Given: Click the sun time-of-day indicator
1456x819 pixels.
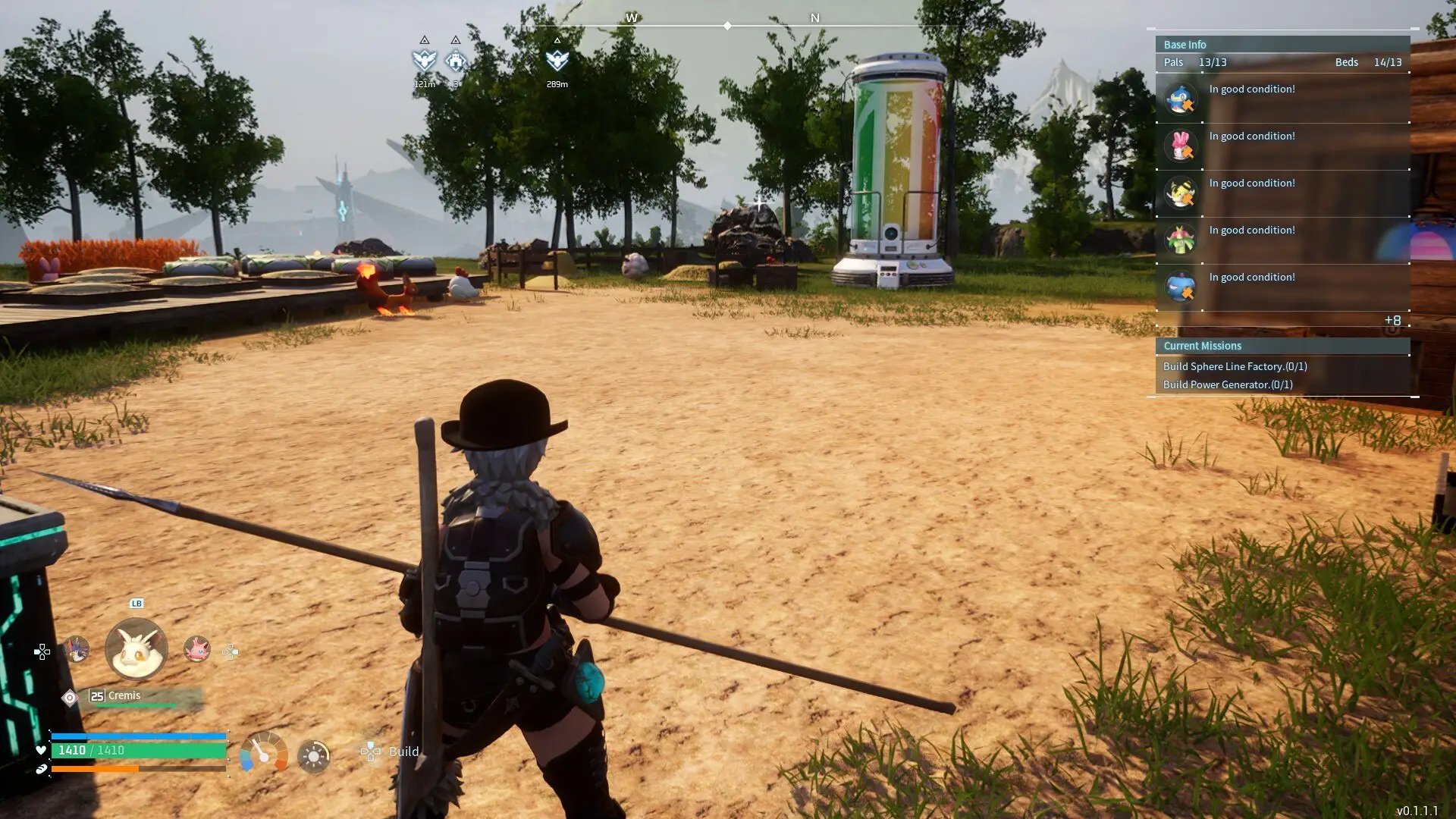Looking at the screenshot, I should pyautogui.click(x=313, y=756).
